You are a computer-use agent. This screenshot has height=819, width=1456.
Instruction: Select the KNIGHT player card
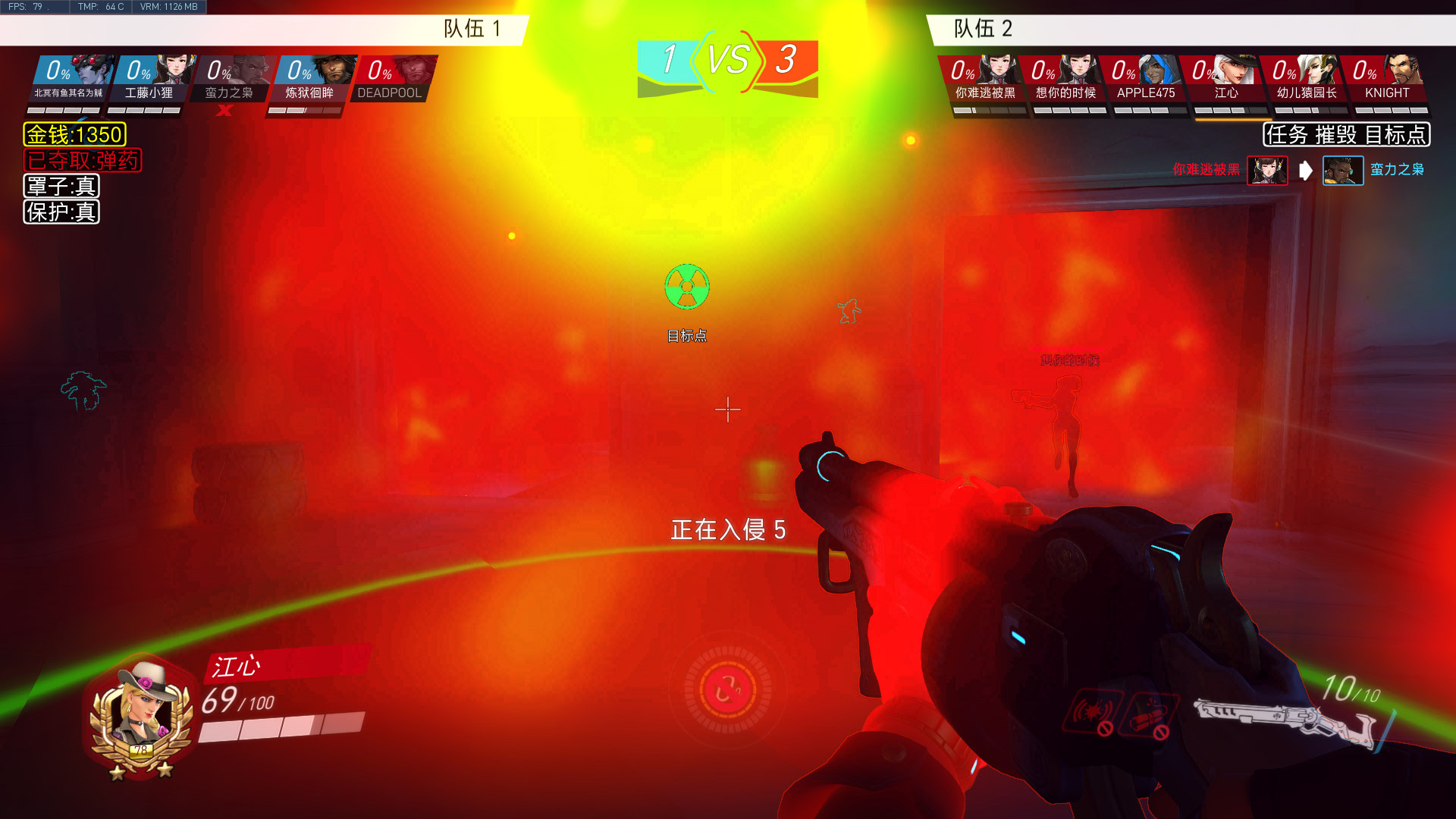point(1386,79)
